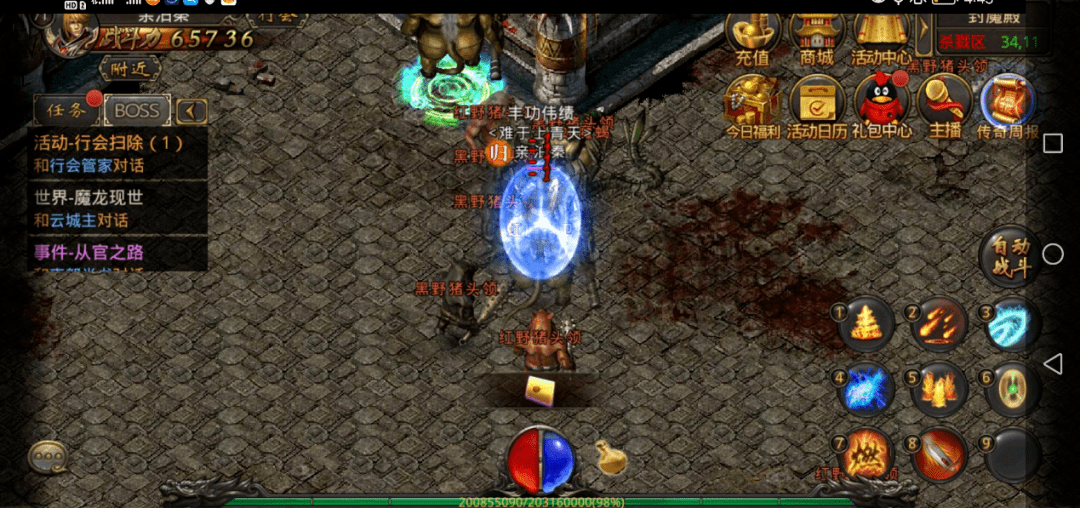This screenshot has width=1080, height=508.
Task: Toggle 自动战斗 auto battle
Action: coord(1006,257)
